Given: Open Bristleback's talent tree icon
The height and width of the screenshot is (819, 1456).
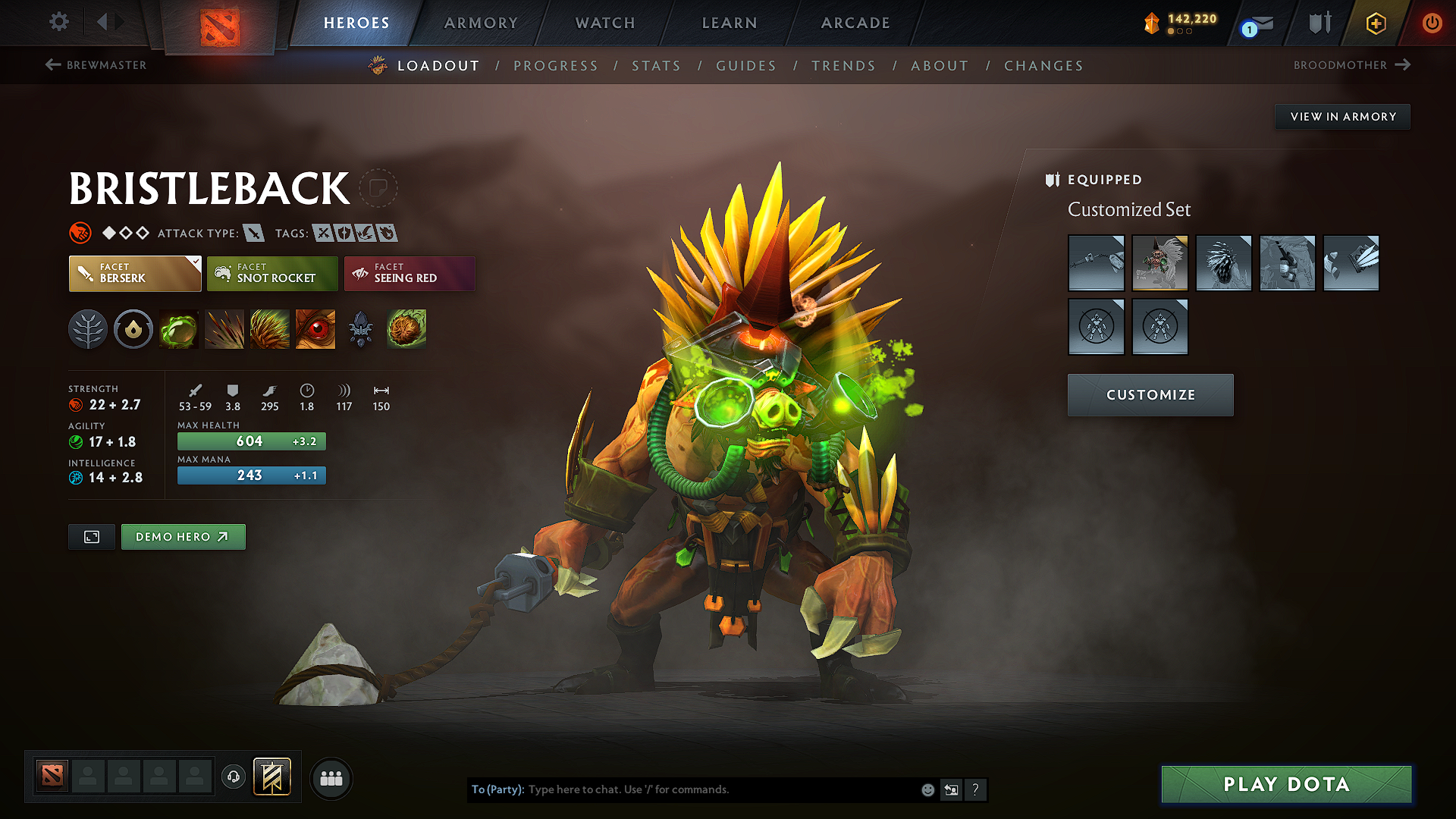Looking at the screenshot, I should click(88, 329).
